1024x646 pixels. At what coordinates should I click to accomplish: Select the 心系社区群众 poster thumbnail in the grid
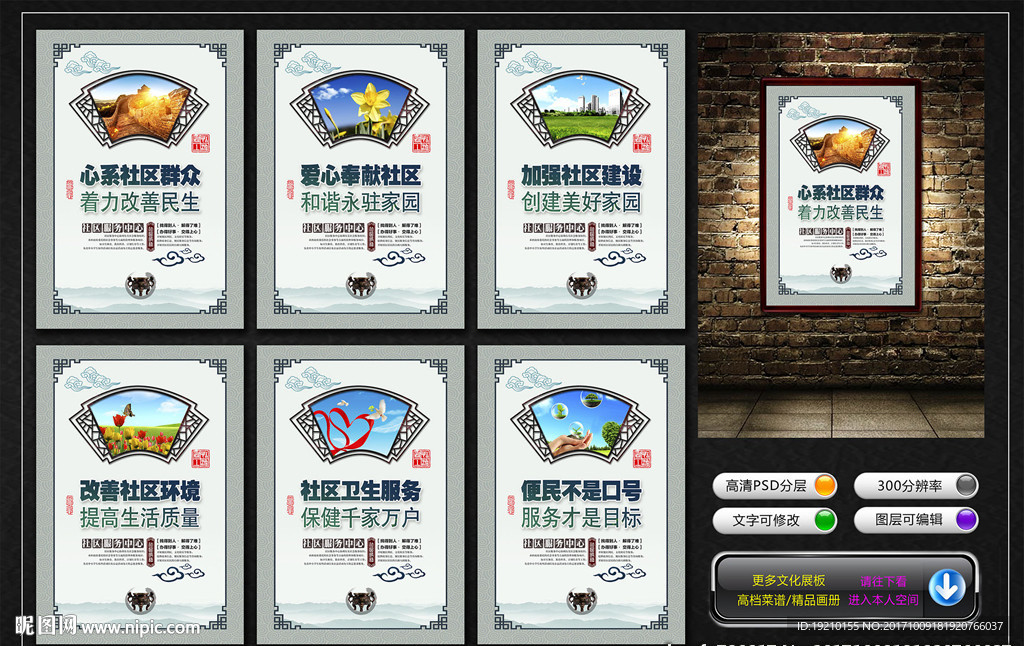(140, 180)
